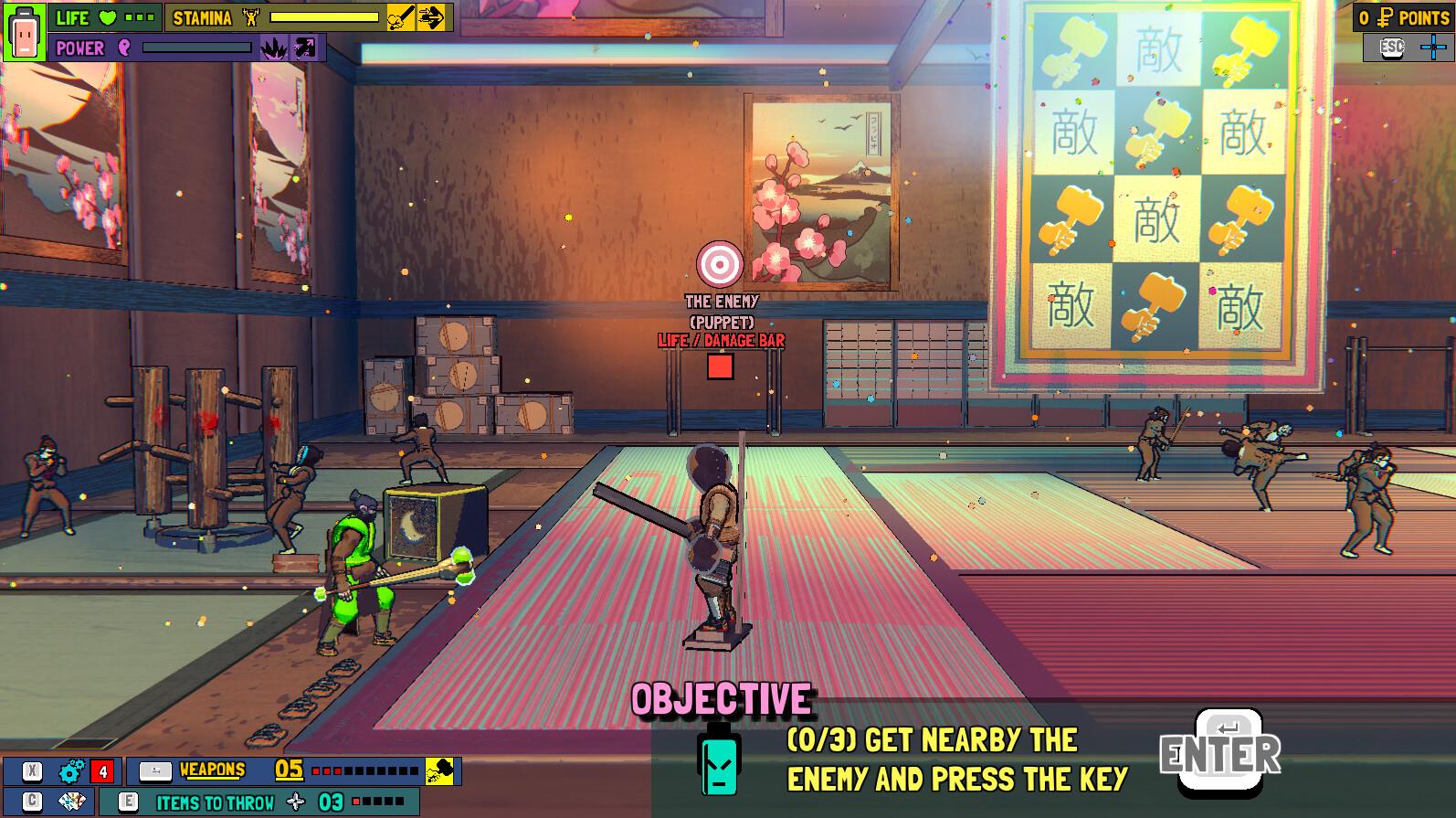This screenshot has width=1456, height=818.
Task: Click the player portrait in the top-left corner
Action: click(x=24, y=32)
